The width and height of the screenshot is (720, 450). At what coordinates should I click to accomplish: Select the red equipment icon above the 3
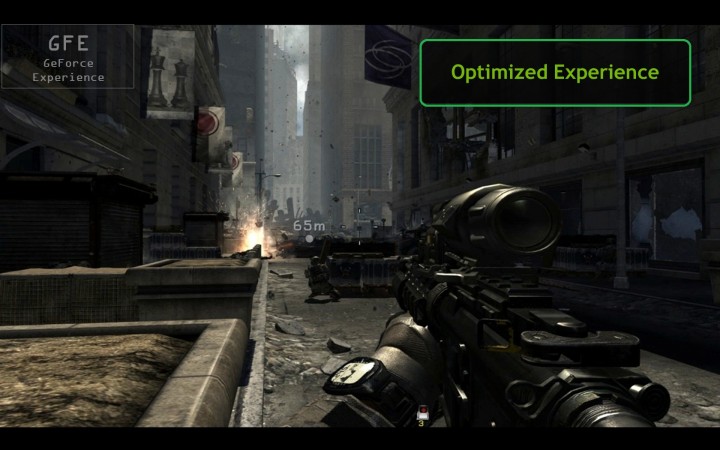pyautogui.click(x=421, y=412)
